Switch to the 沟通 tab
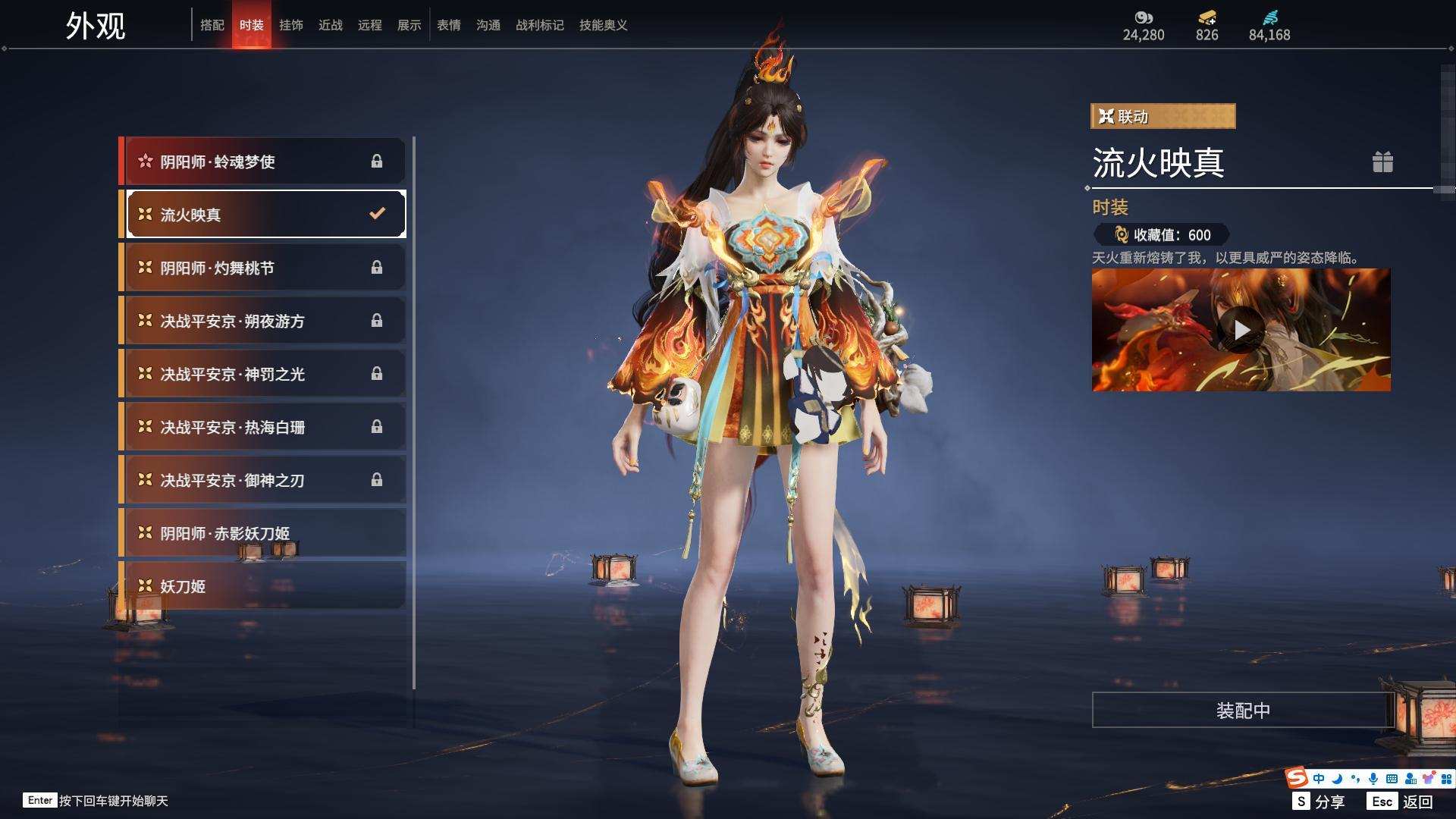The height and width of the screenshot is (819, 1456). [x=488, y=25]
